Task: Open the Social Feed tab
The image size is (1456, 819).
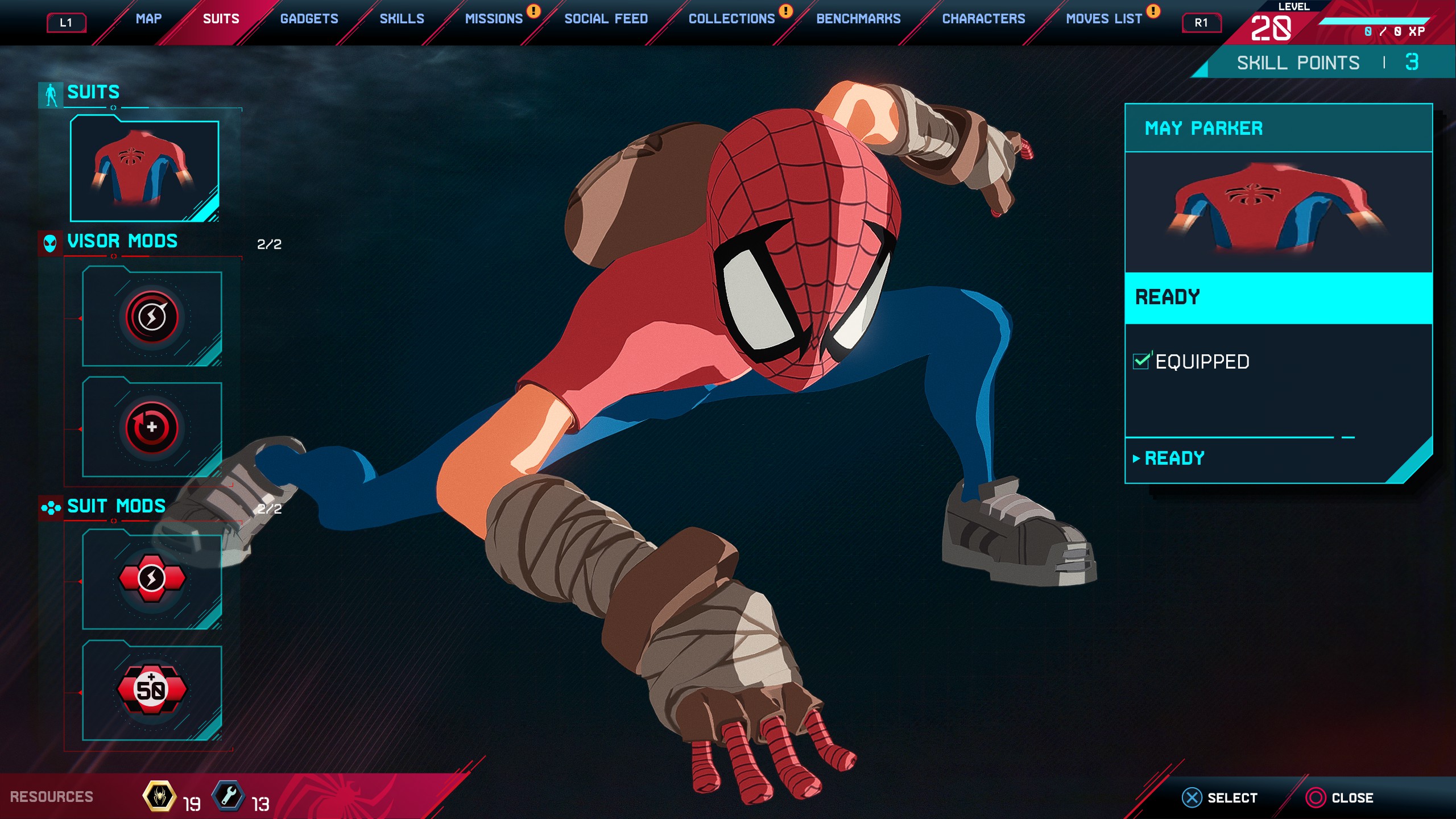Action: pyautogui.click(x=606, y=19)
